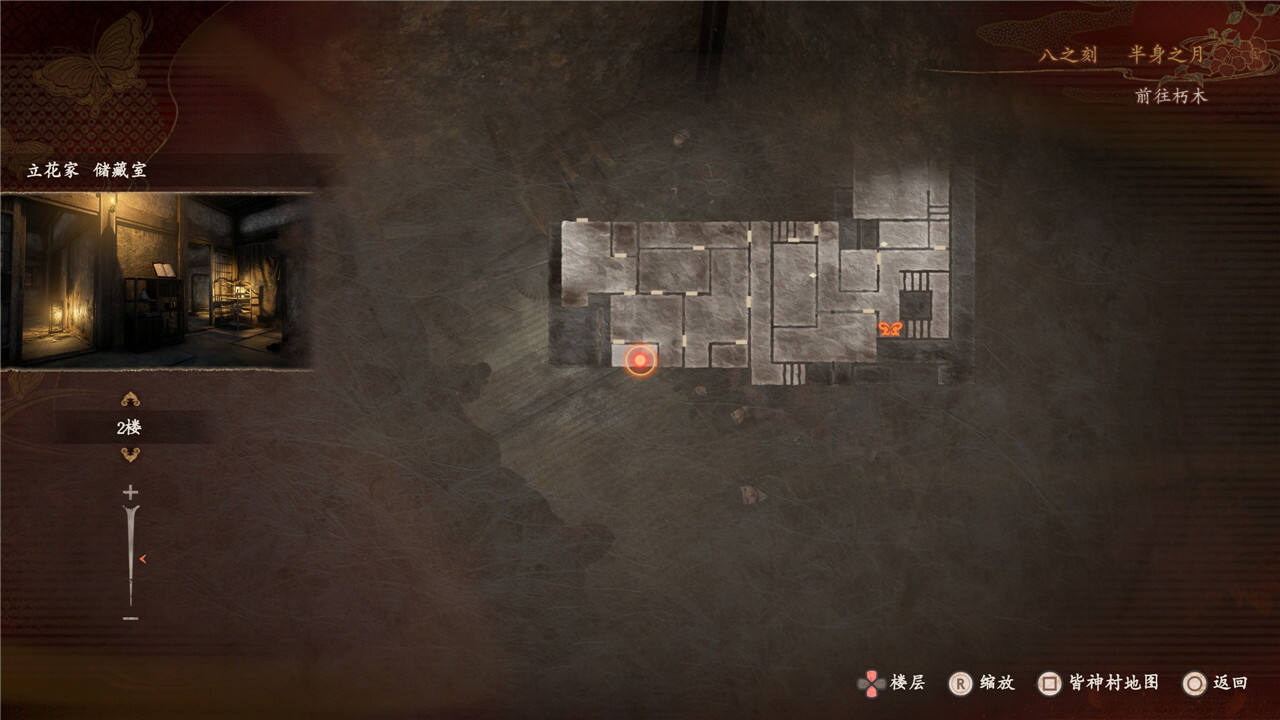Select the orange butterfly marker on the map
The image size is (1280, 720).
point(890,328)
